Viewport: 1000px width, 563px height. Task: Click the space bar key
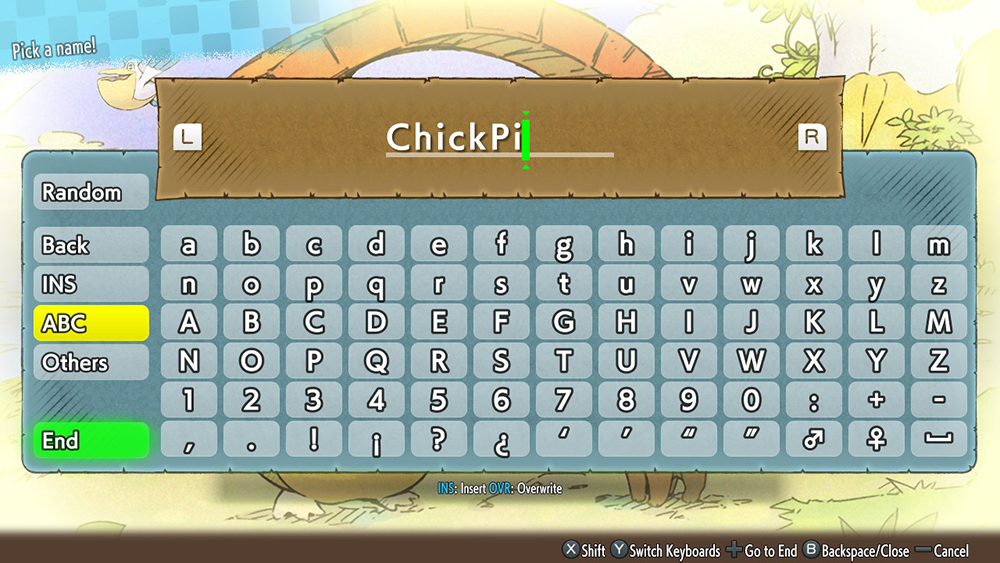(938, 440)
